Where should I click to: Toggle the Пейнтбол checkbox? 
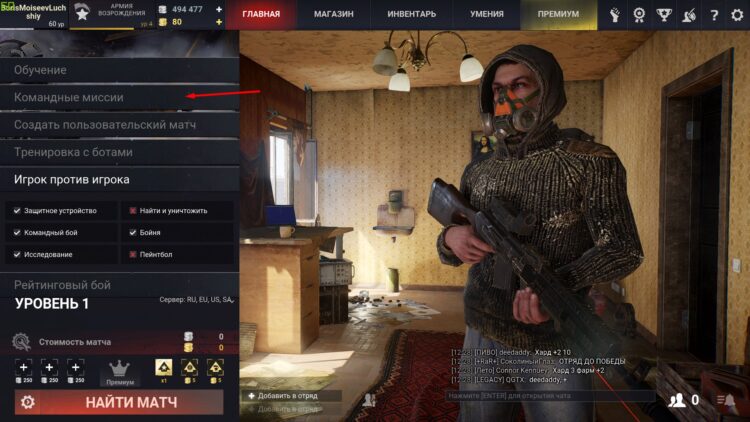tap(132, 254)
